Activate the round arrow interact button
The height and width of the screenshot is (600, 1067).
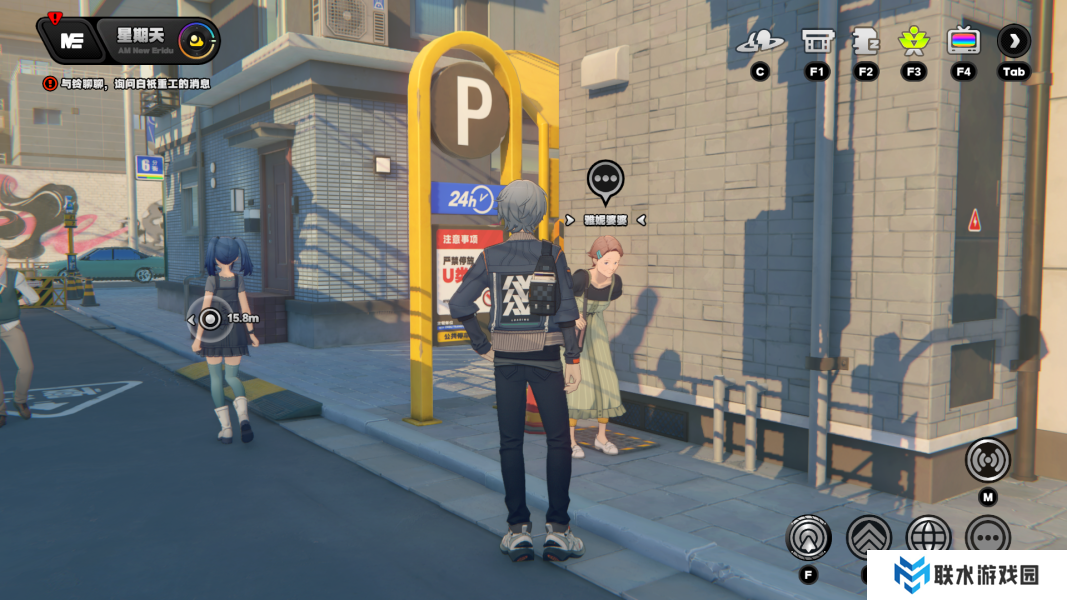[808, 538]
